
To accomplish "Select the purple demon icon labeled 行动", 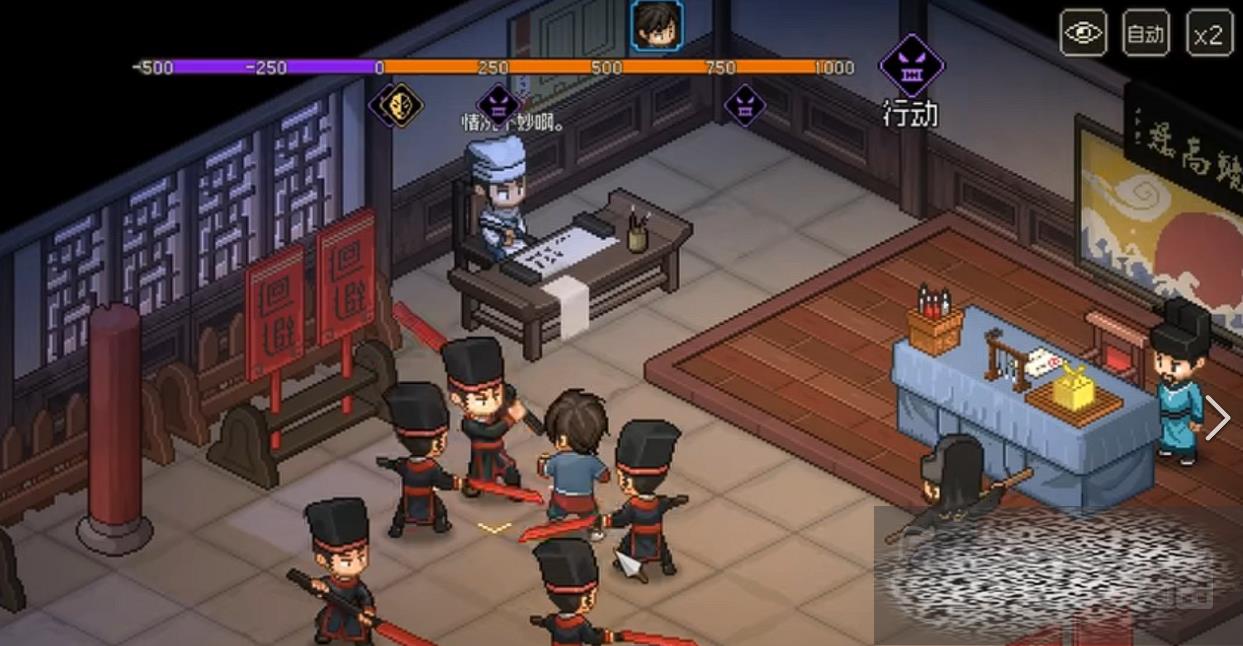I will pos(911,65).
